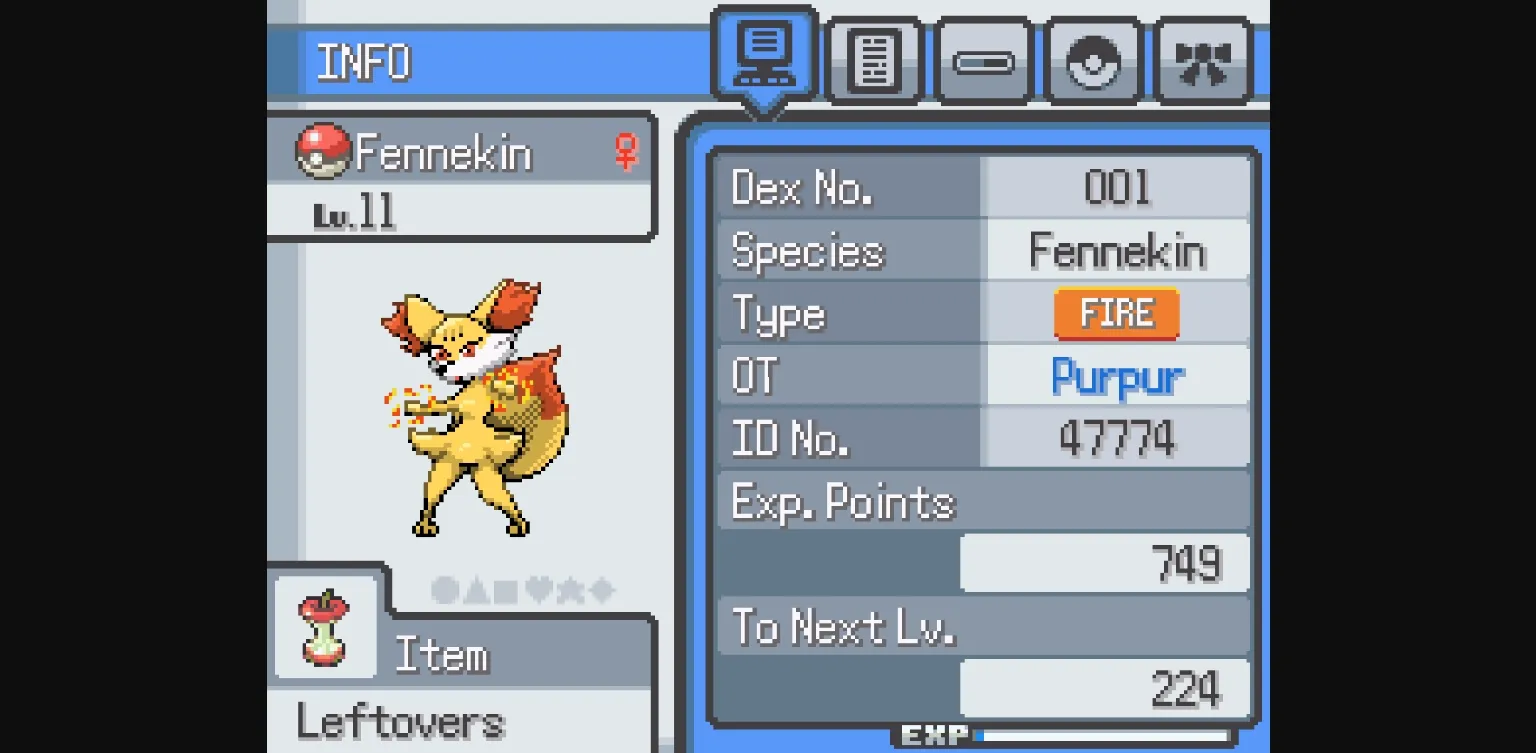
Task: Select the ID No. 47774 field
Action: [1116, 437]
